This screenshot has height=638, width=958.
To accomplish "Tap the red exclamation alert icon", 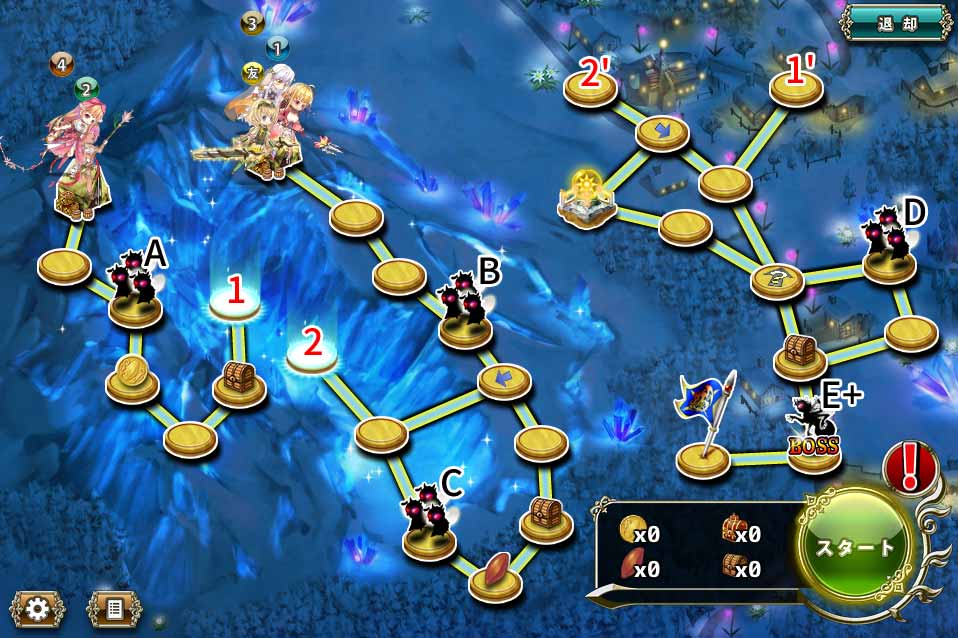I will tap(911, 466).
